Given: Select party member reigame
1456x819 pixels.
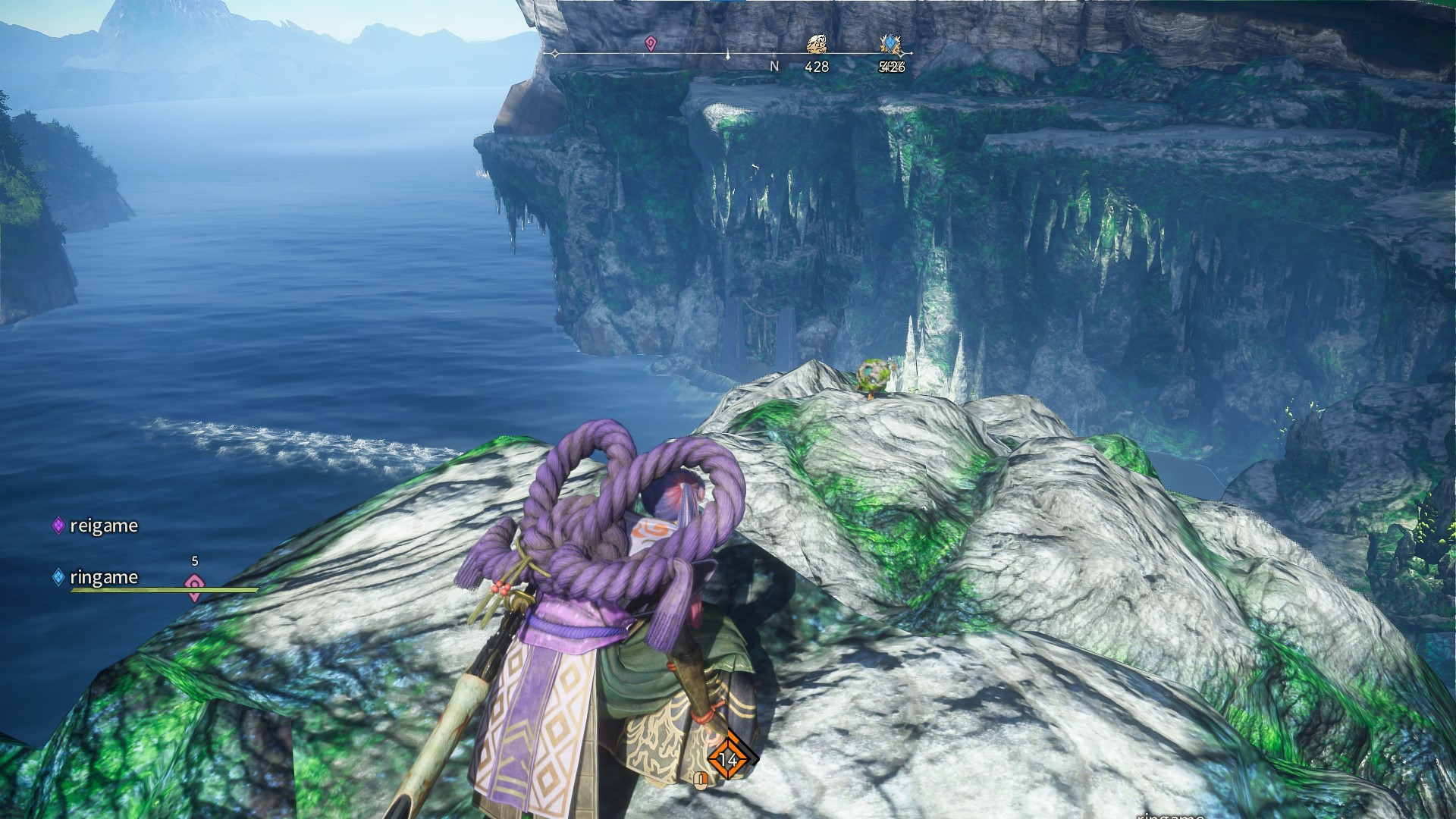Looking at the screenshot, I should (103, 526).
